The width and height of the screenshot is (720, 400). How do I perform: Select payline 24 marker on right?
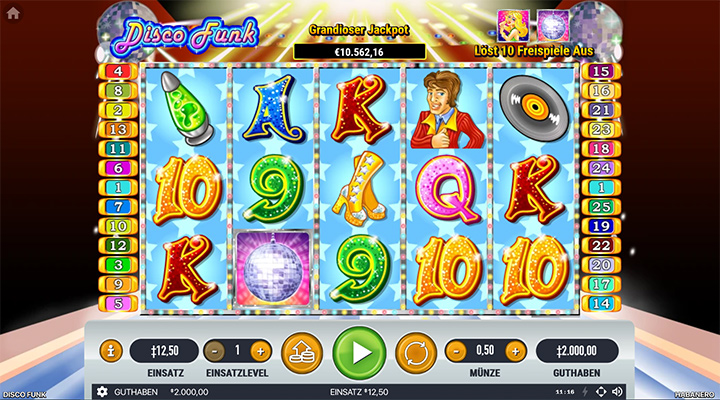pyautogui.click(x=602, y=168)
